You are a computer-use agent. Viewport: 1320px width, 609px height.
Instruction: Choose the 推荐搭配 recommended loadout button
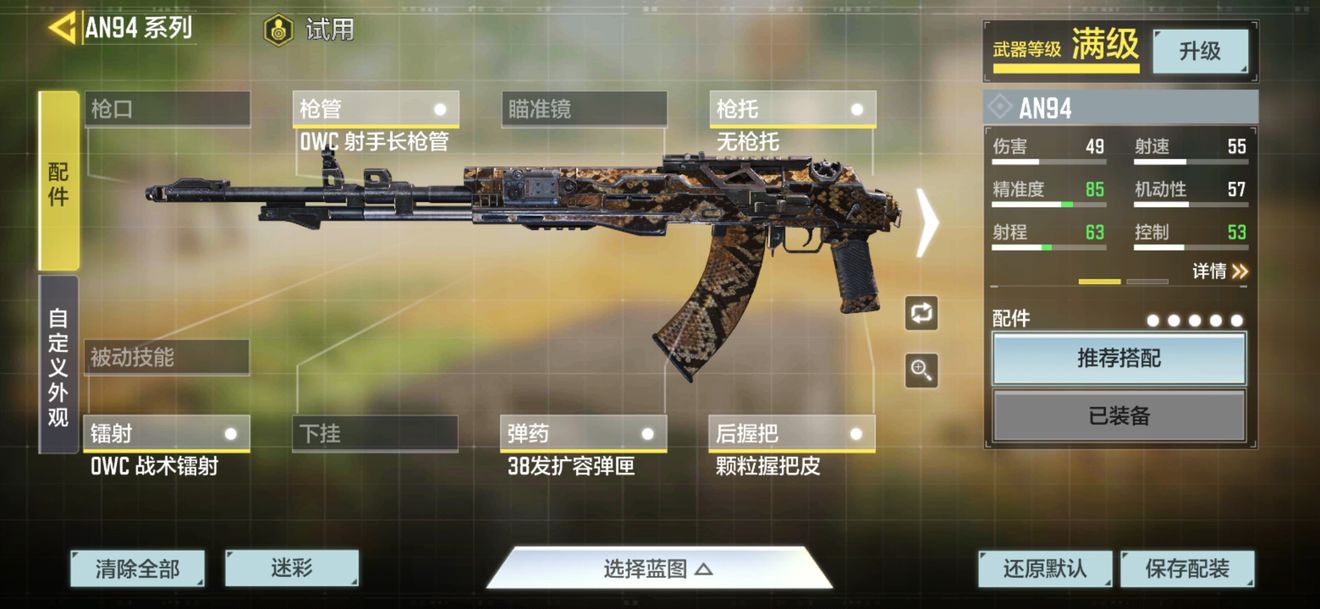[x=1119, y=358]
